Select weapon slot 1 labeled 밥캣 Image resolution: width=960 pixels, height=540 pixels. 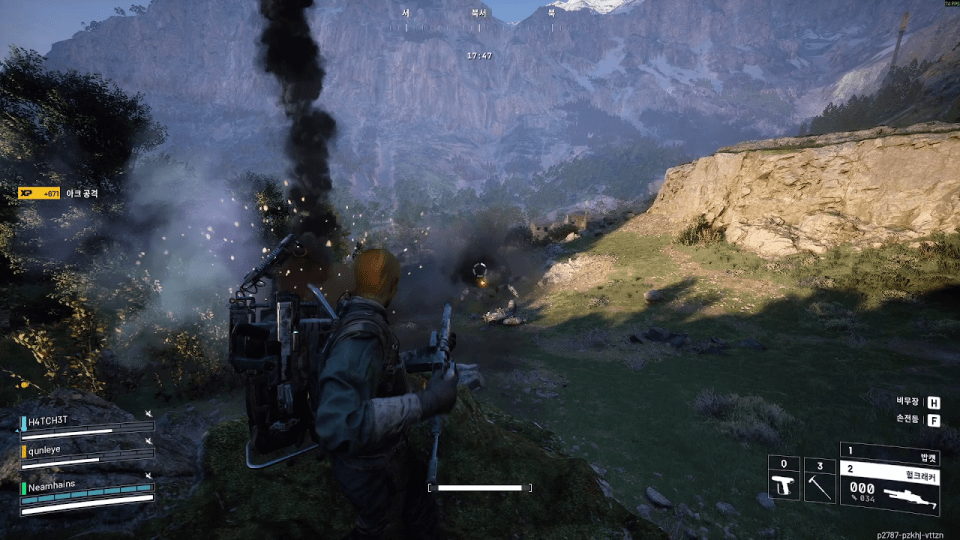coord(890,452)
